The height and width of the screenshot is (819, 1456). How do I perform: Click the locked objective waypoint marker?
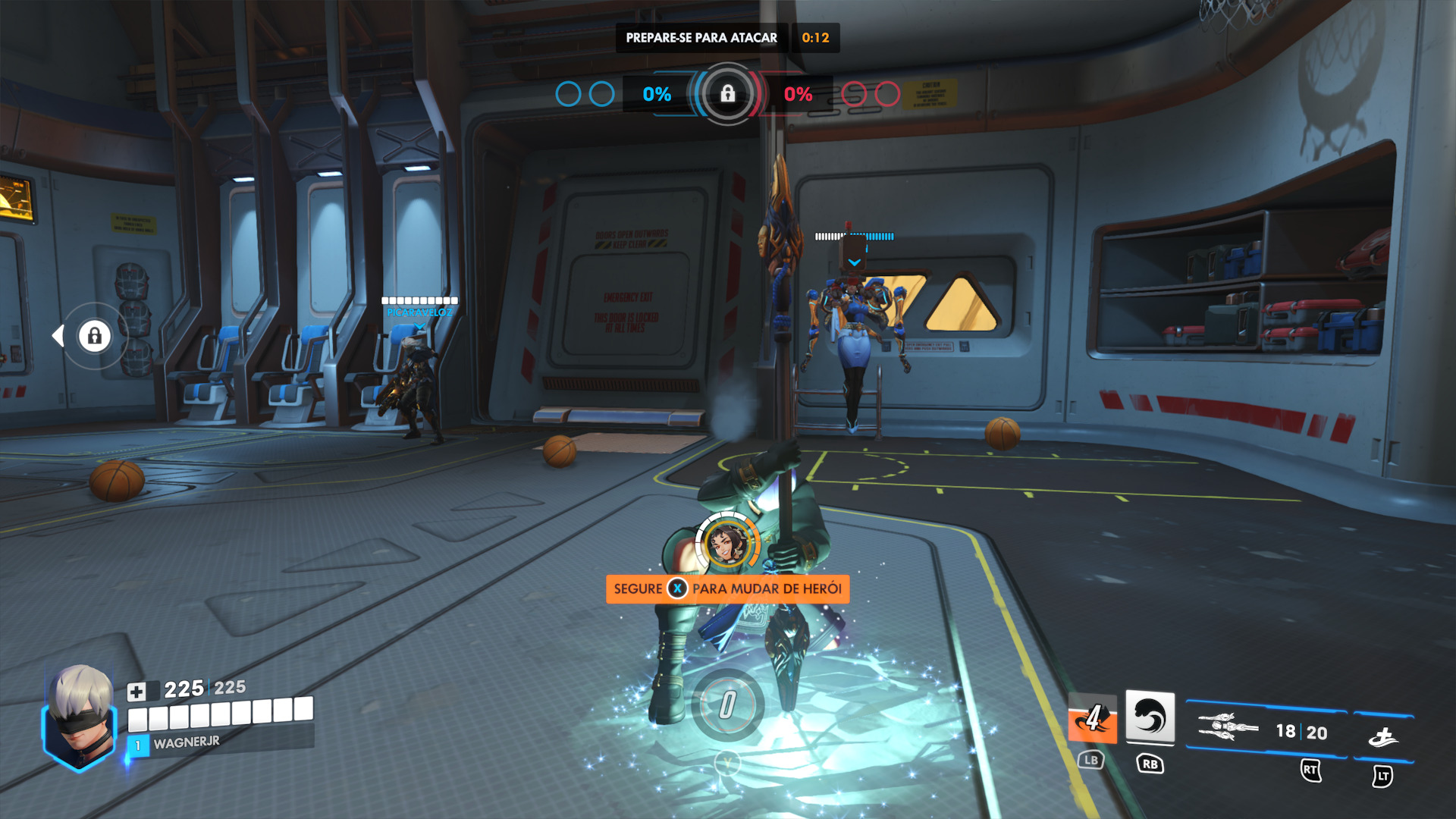tap(94, 335)
